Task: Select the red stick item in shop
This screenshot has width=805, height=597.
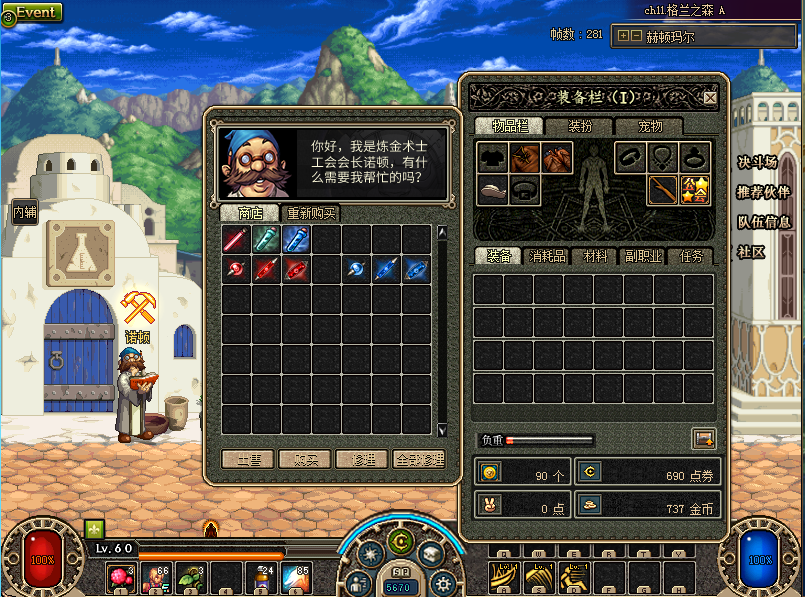Action: (x=236, y=239)
